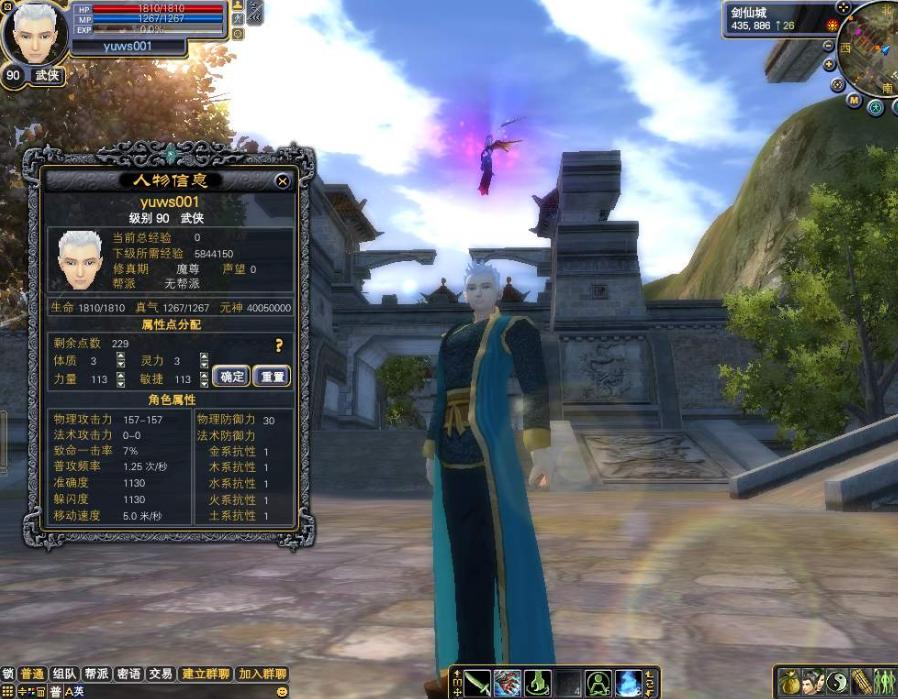Reset attribute points with 重置 button
The image size is (898, 699).
[271, 377]
